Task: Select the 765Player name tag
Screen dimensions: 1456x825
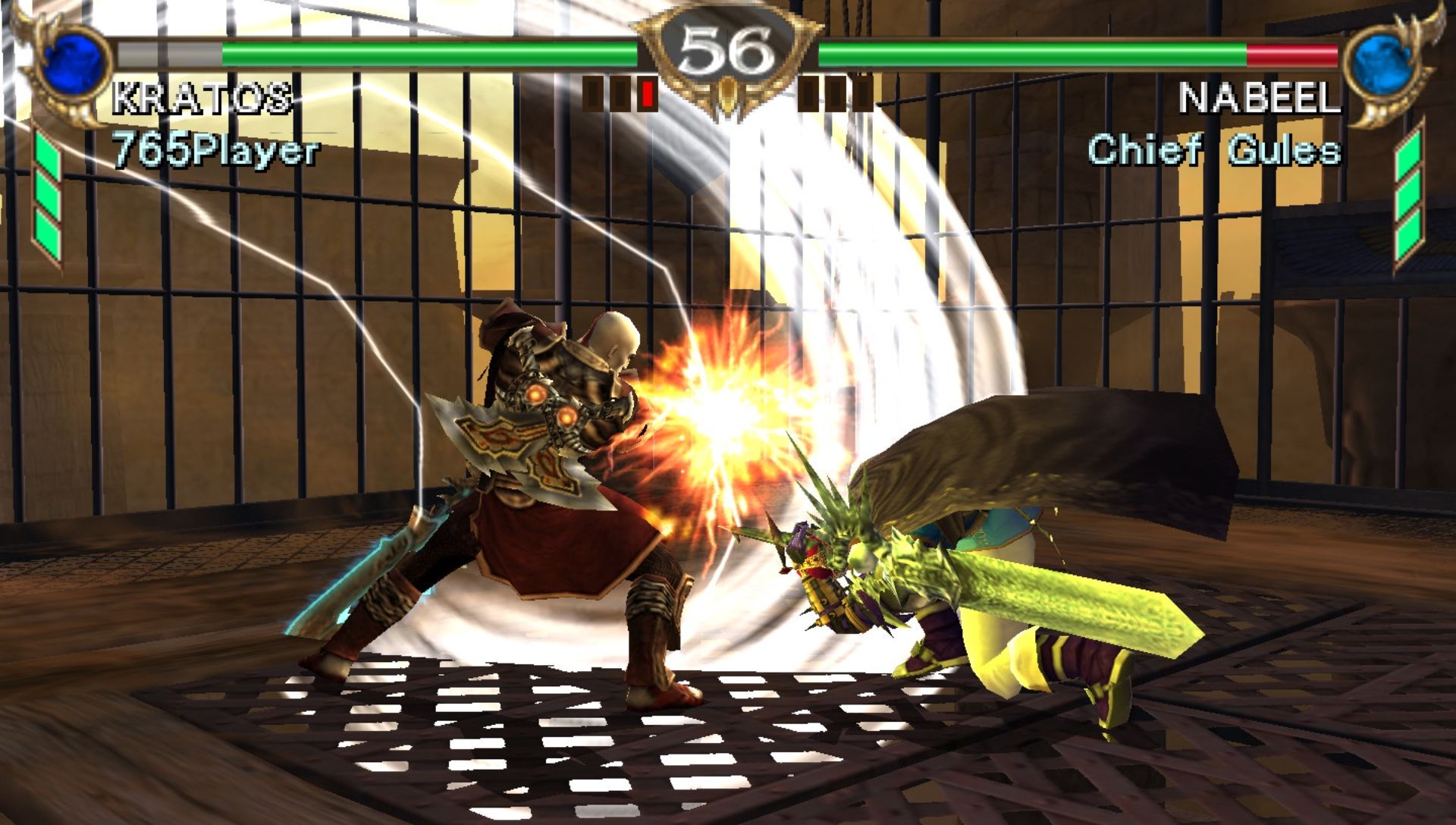Action: pyautogui.click(x=215, y=150)
